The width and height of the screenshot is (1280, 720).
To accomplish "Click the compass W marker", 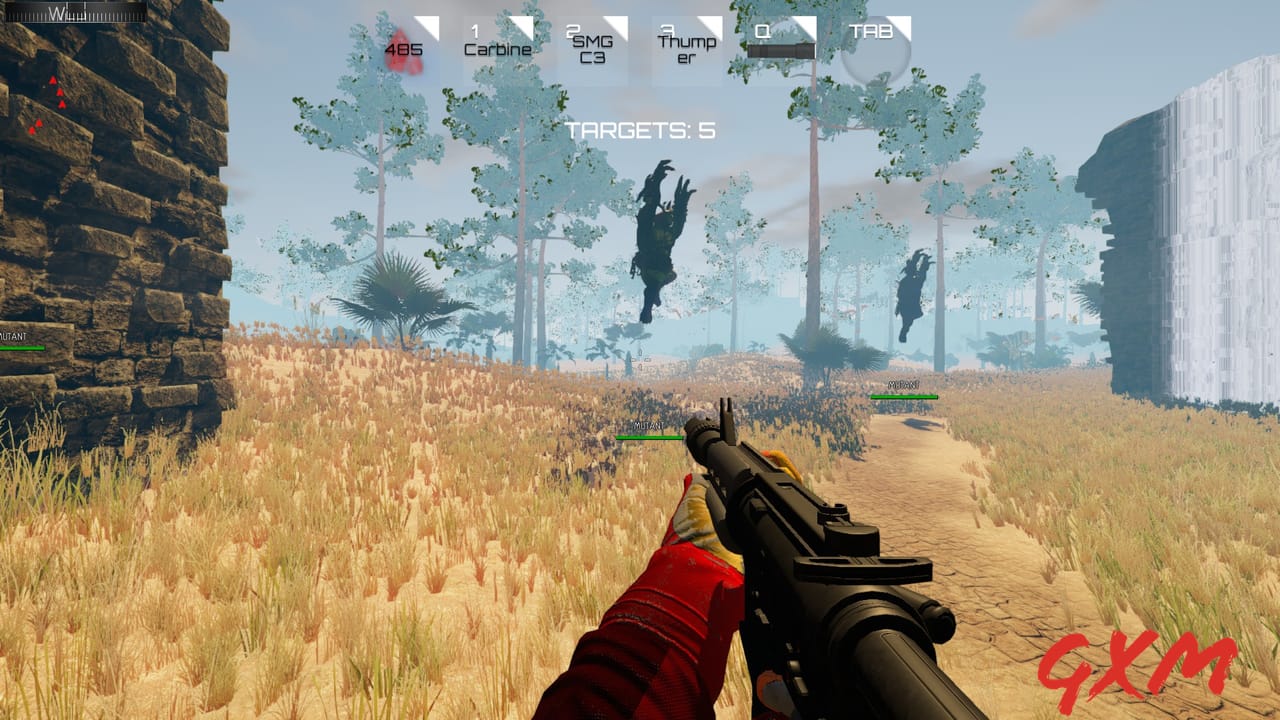I will pyautogui.click(x=57, y=13).
